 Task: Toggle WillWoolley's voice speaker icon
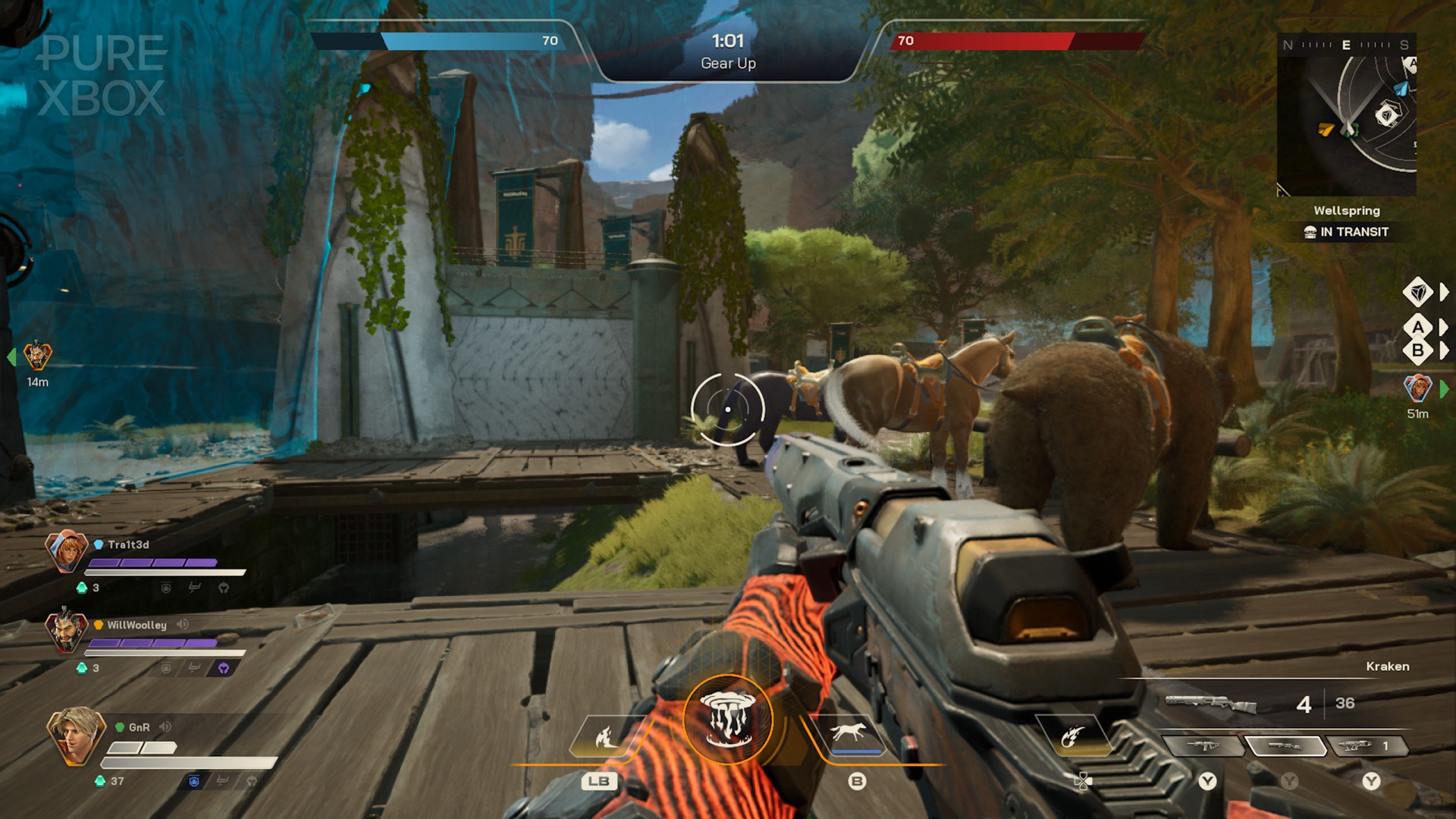[x=183, y=624]
